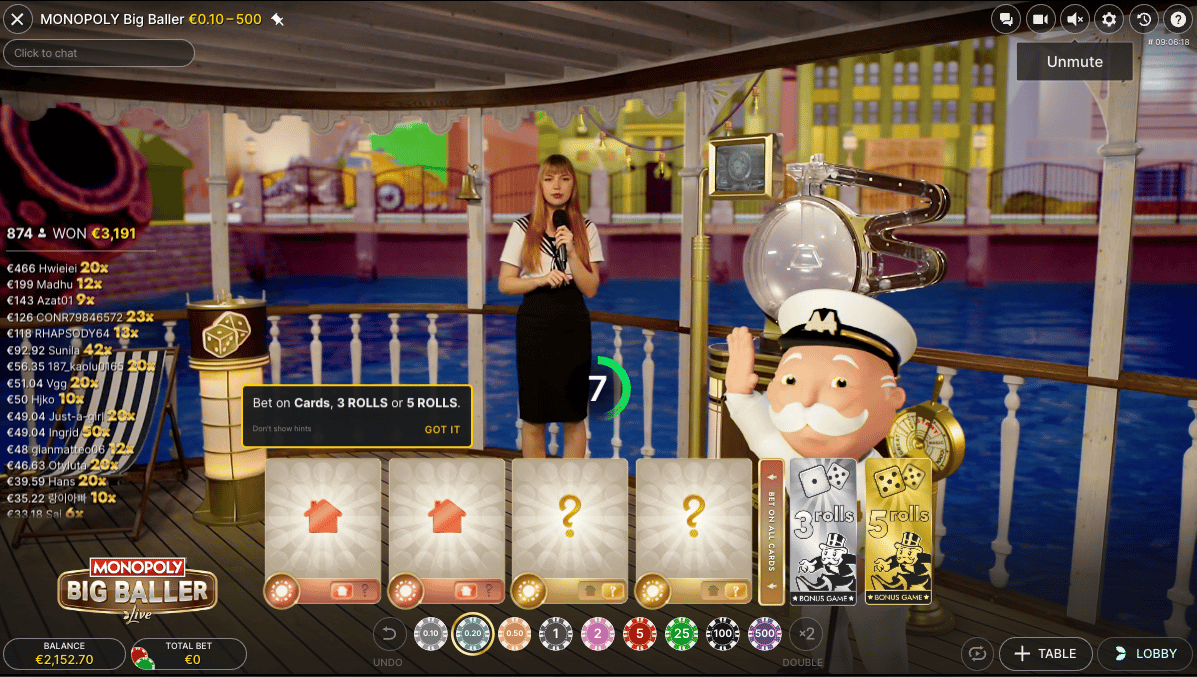Viewport: 1197px width, 677px height.
Task: Select the 0.10 chip
Action: click(430, 632)
